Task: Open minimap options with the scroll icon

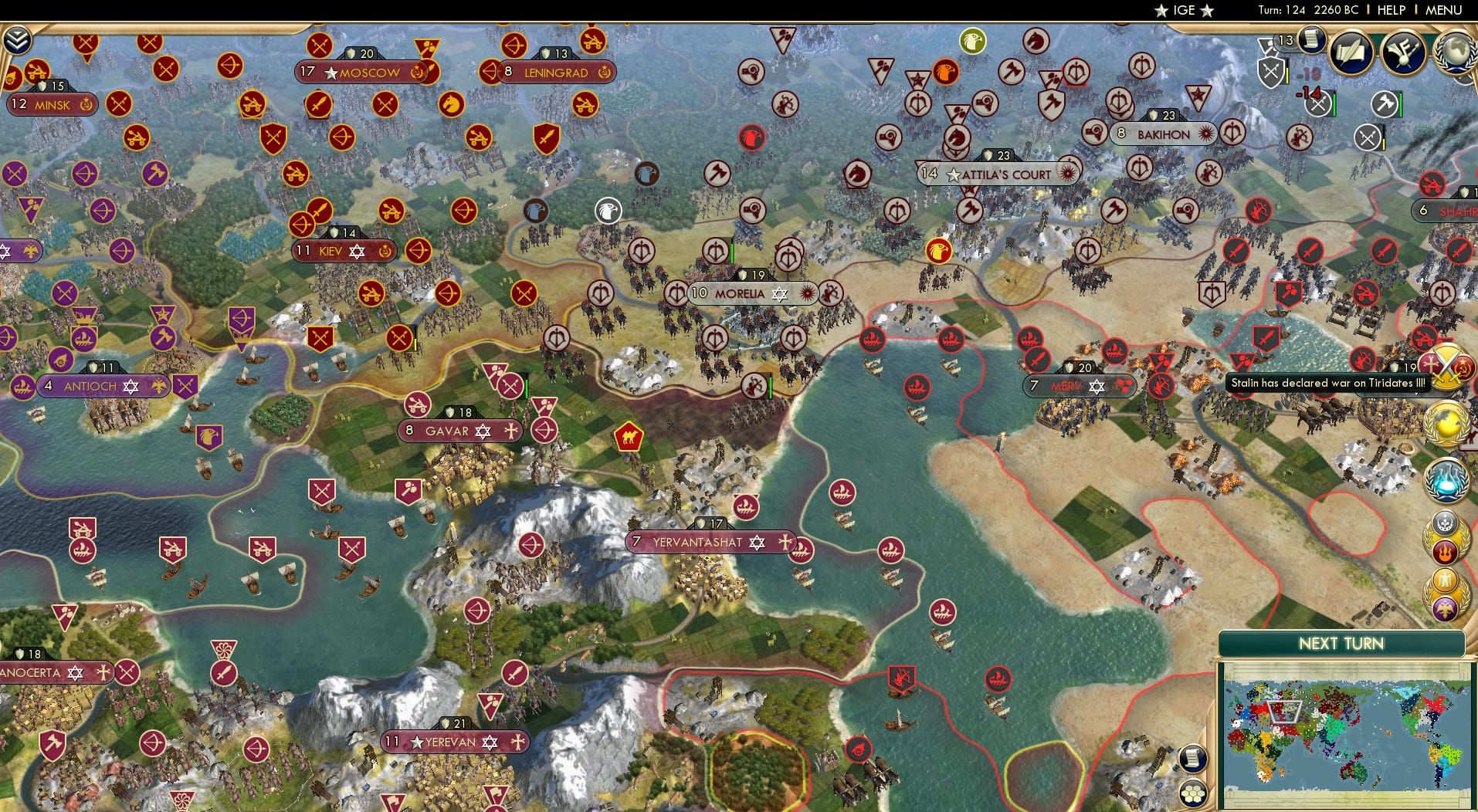Action: [1193, 758]
